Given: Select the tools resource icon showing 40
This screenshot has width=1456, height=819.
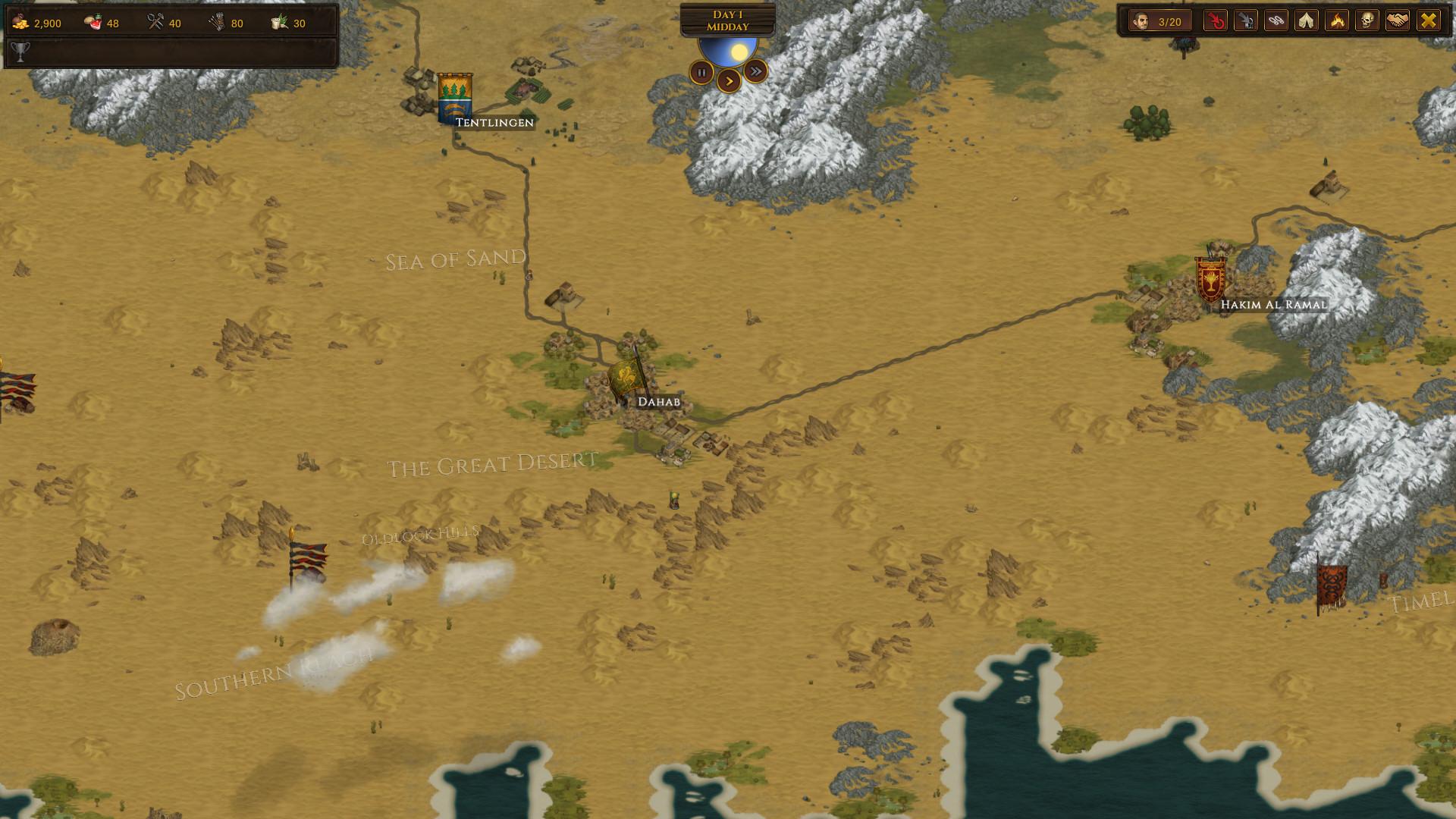Looking at the screenshot, I should tap(155, 23).
